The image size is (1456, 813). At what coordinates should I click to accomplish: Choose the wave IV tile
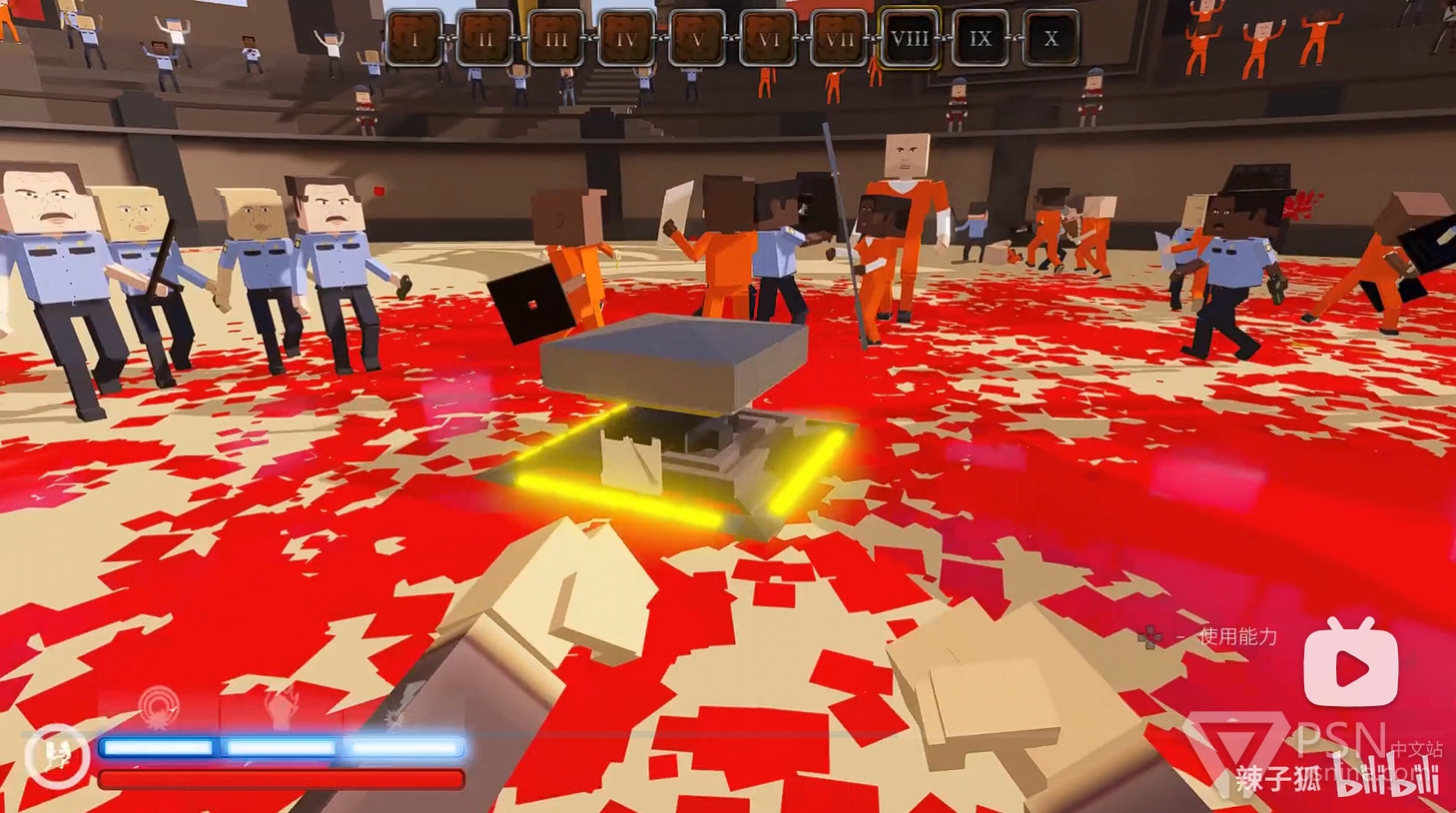click(x=626, y=39)
